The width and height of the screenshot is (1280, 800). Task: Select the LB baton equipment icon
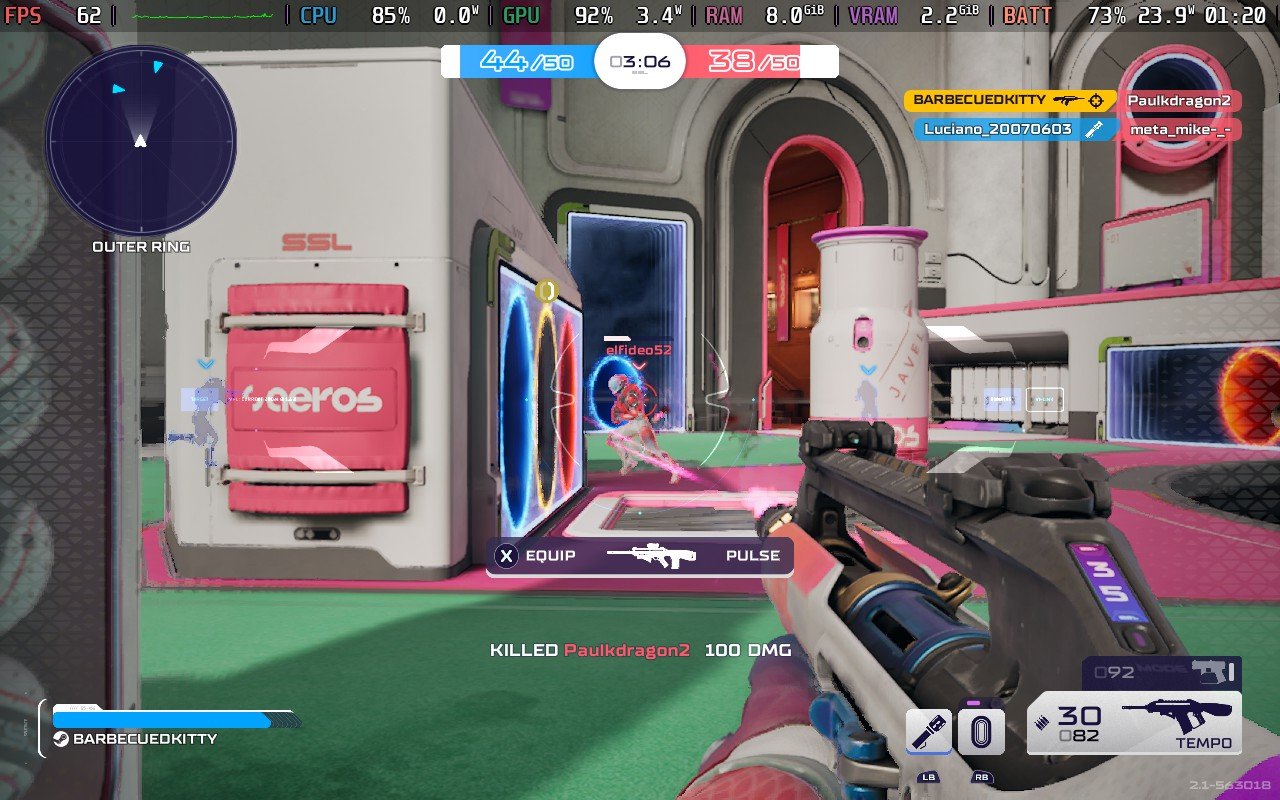(x=927, y=731)
